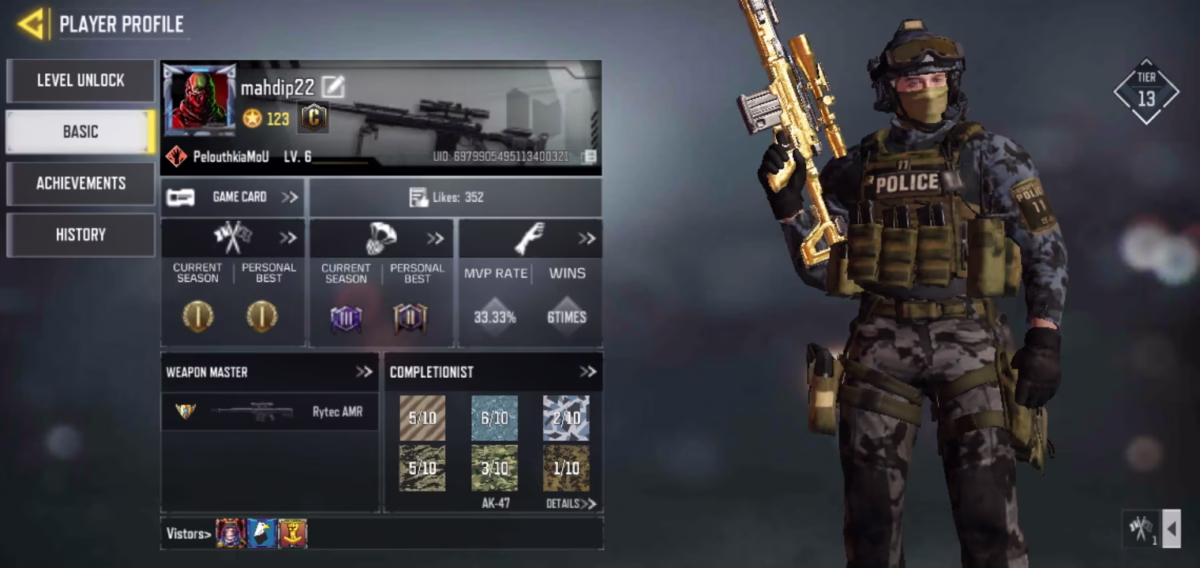Tap the Likes 352 button

[x=455, y=197]
